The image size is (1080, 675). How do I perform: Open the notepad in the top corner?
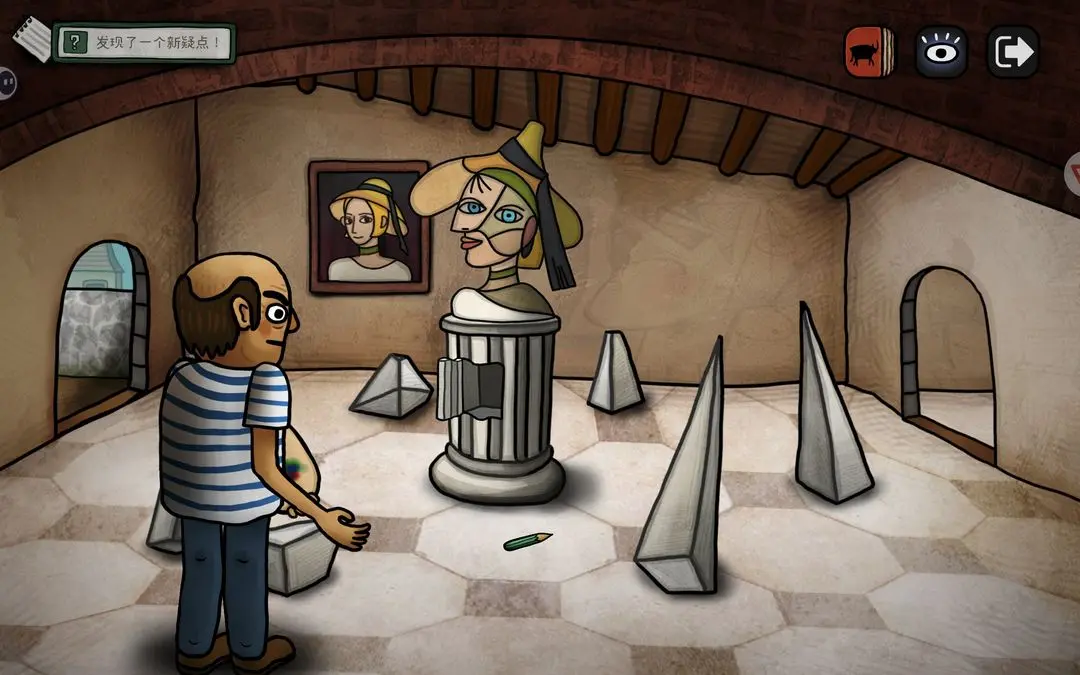pos(32,38)
